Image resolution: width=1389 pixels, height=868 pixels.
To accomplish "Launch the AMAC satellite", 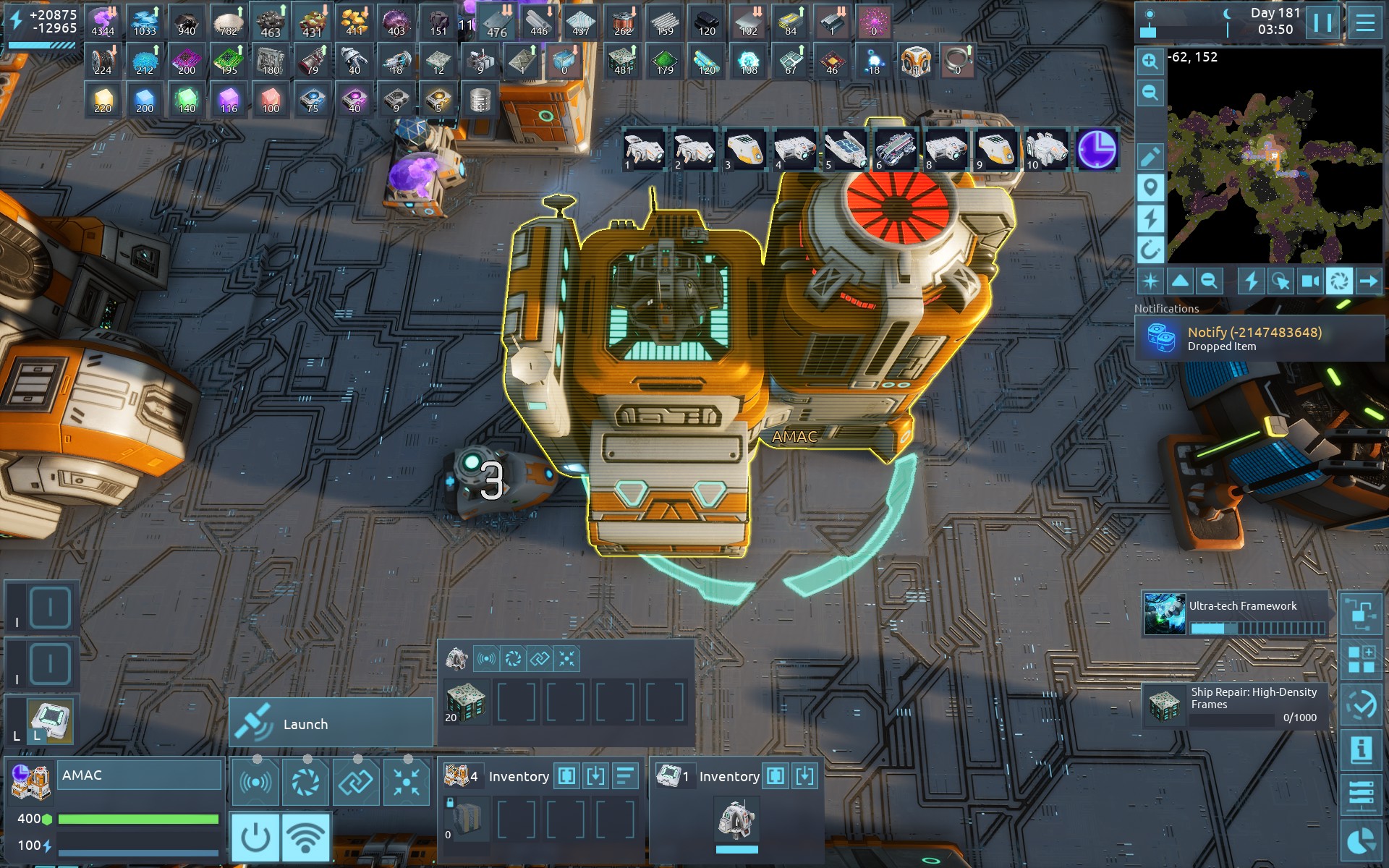I will [x=331, y=723].
